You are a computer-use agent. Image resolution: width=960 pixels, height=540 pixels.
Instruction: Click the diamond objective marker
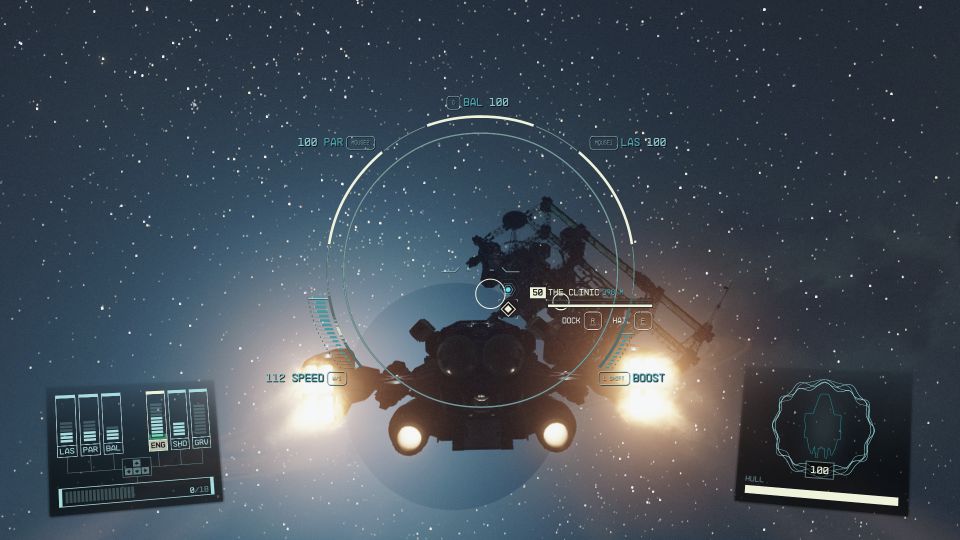pyautogui.click(x=508, y=309)
